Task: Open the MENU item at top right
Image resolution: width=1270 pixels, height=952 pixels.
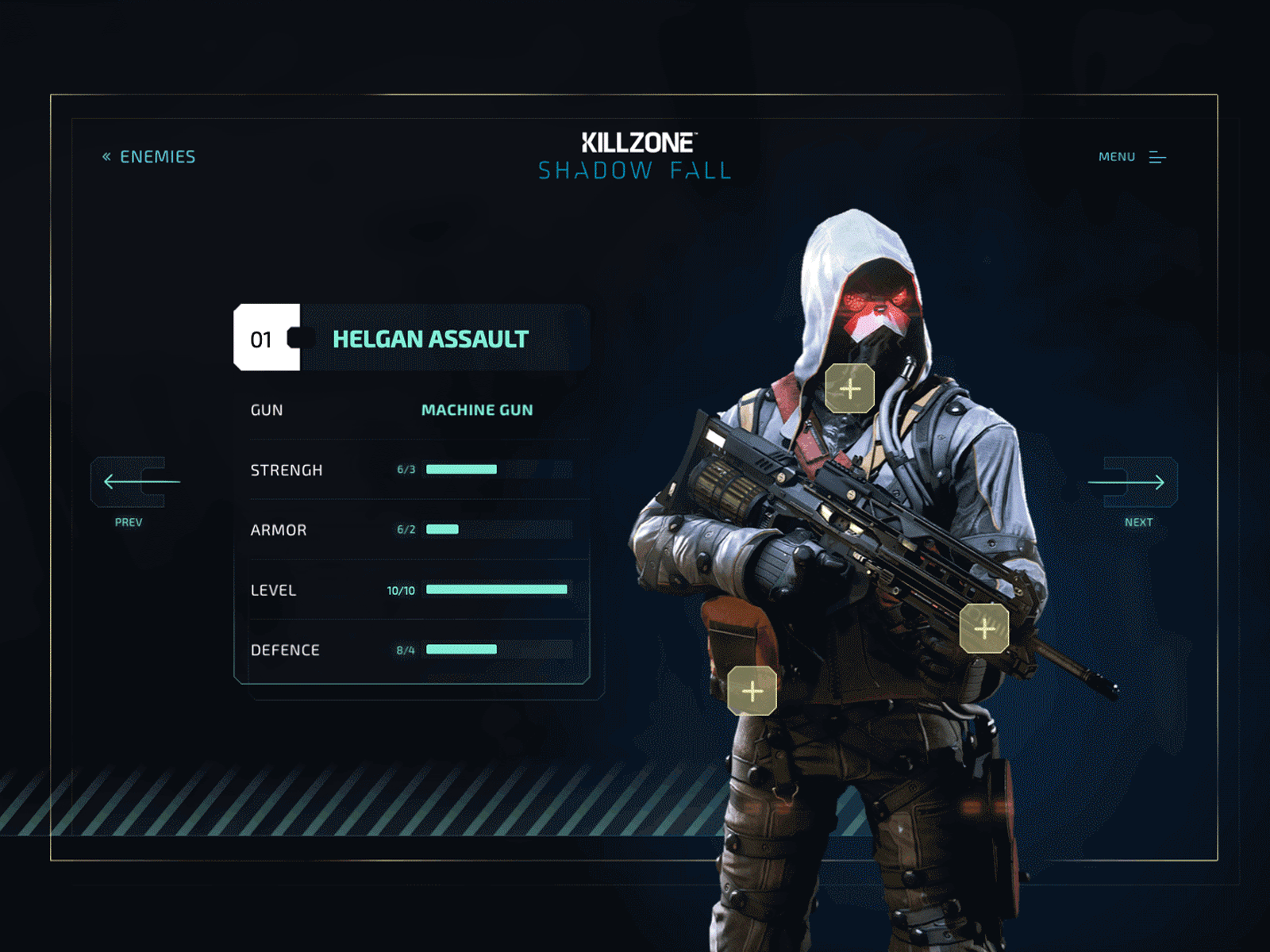Action: (x=1115, y=156)
